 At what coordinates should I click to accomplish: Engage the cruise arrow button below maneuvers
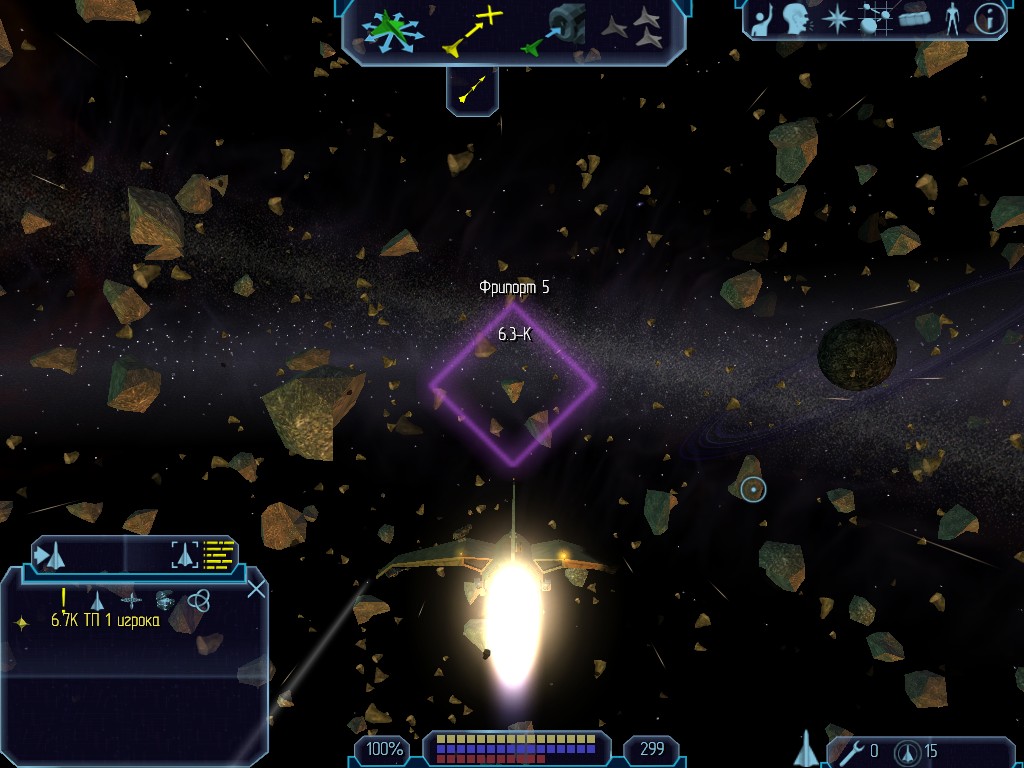(x=472, y=90)
